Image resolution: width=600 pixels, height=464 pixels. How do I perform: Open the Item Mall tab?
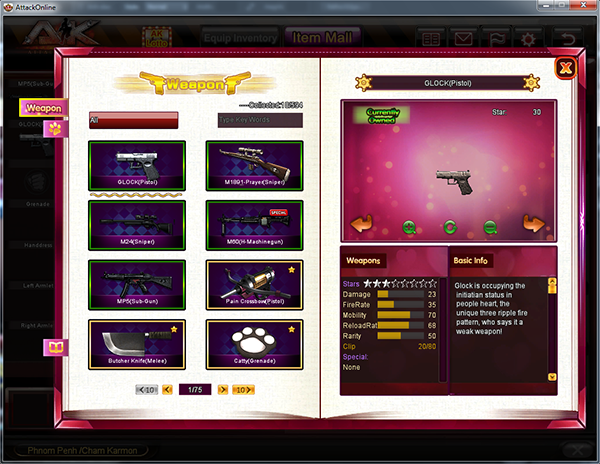tap(322, 37)
